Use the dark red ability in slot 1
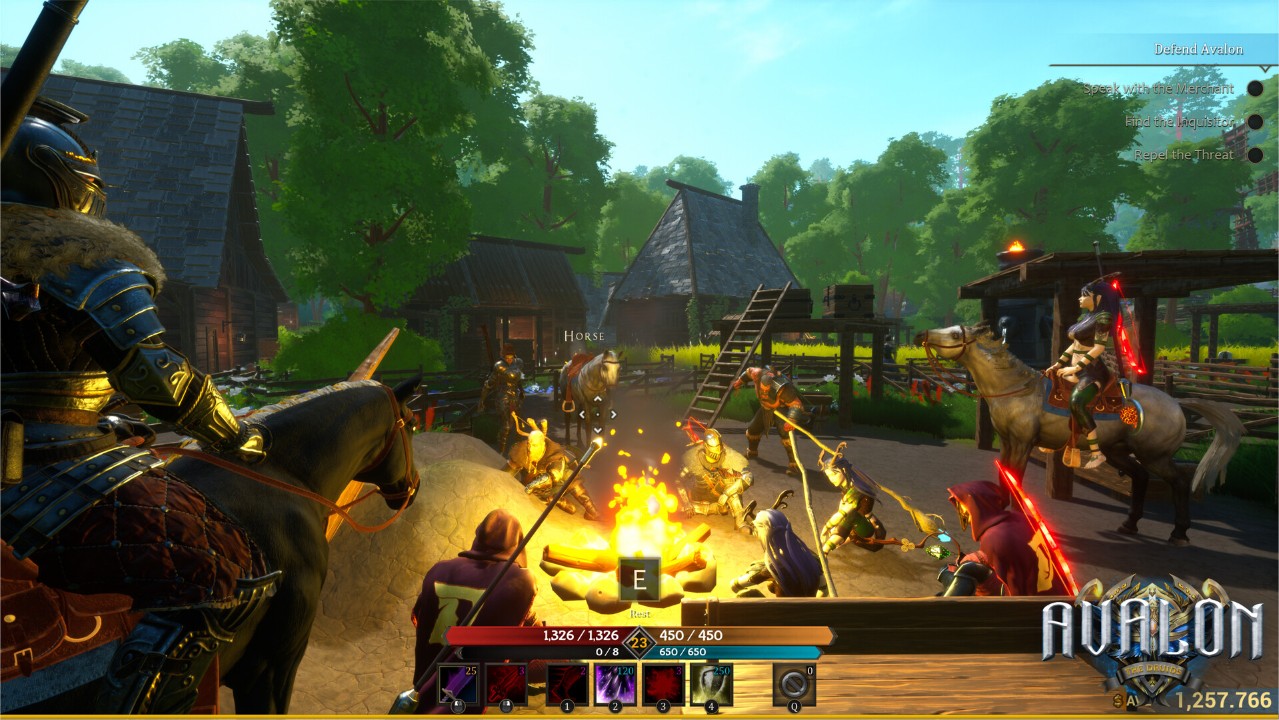Viewport: 1279px width, 720px height. 567,684
